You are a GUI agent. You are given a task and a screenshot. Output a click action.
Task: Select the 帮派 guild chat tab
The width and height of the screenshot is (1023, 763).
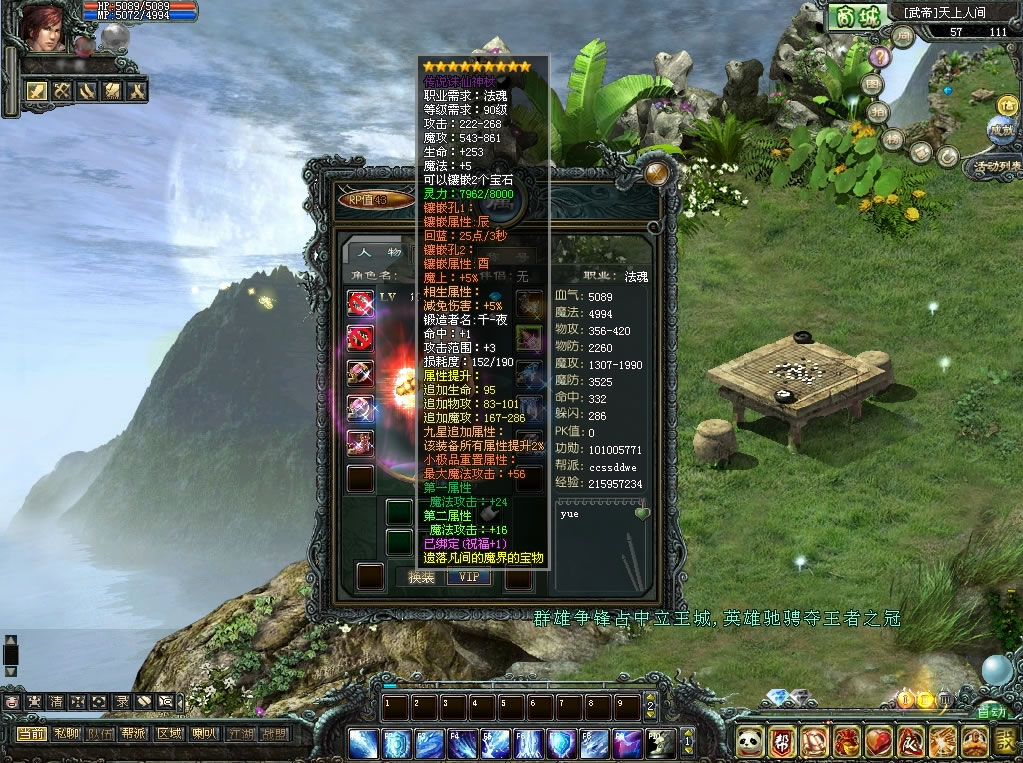pos(134,733)
